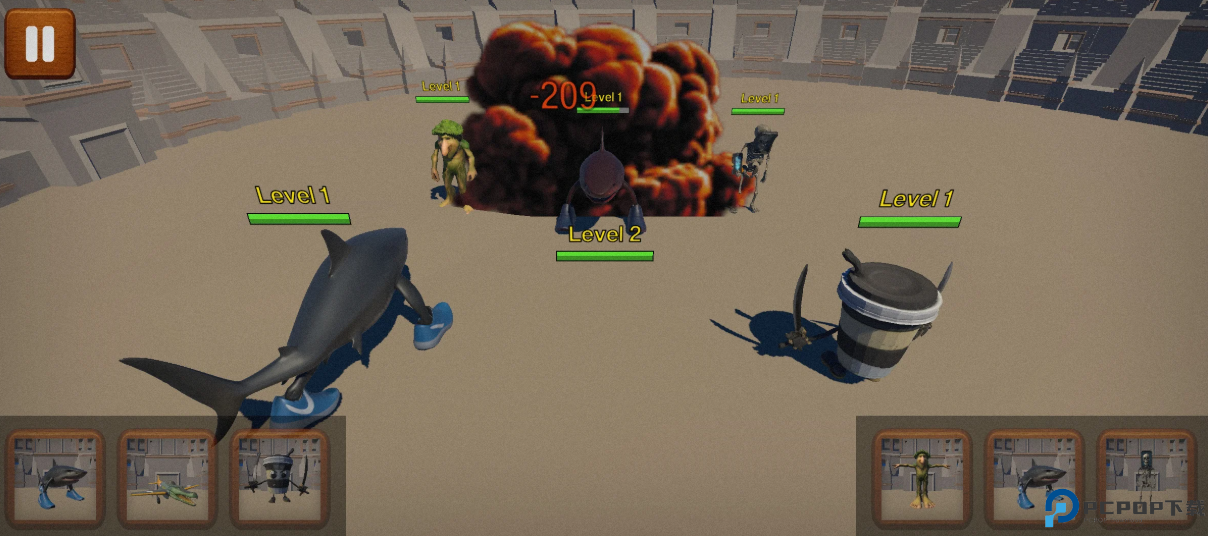Select the crocodile airplane unit card
The image size is (1208, 536).
click(167, 479)
